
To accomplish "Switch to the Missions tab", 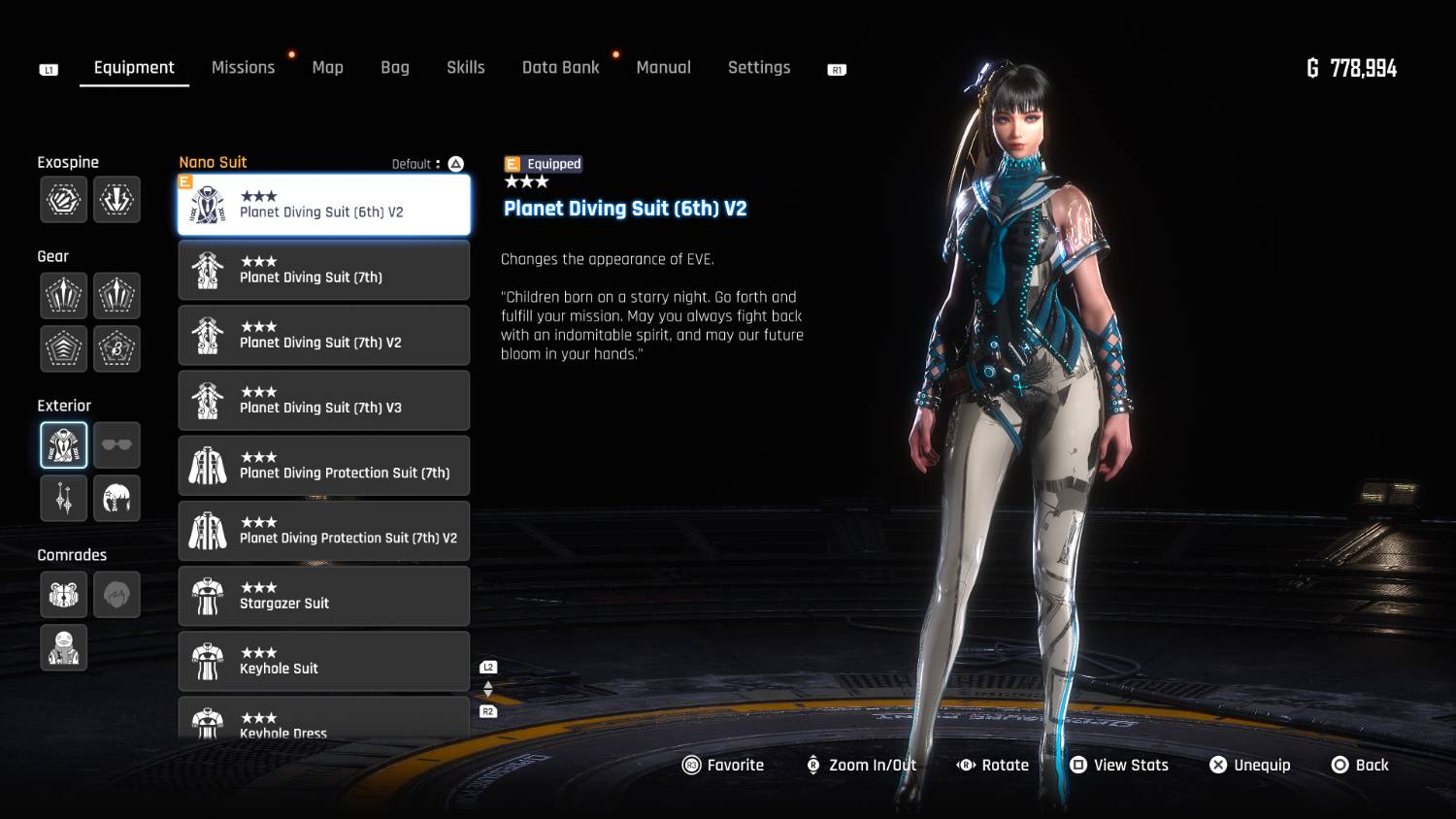I will coord(243,68).
